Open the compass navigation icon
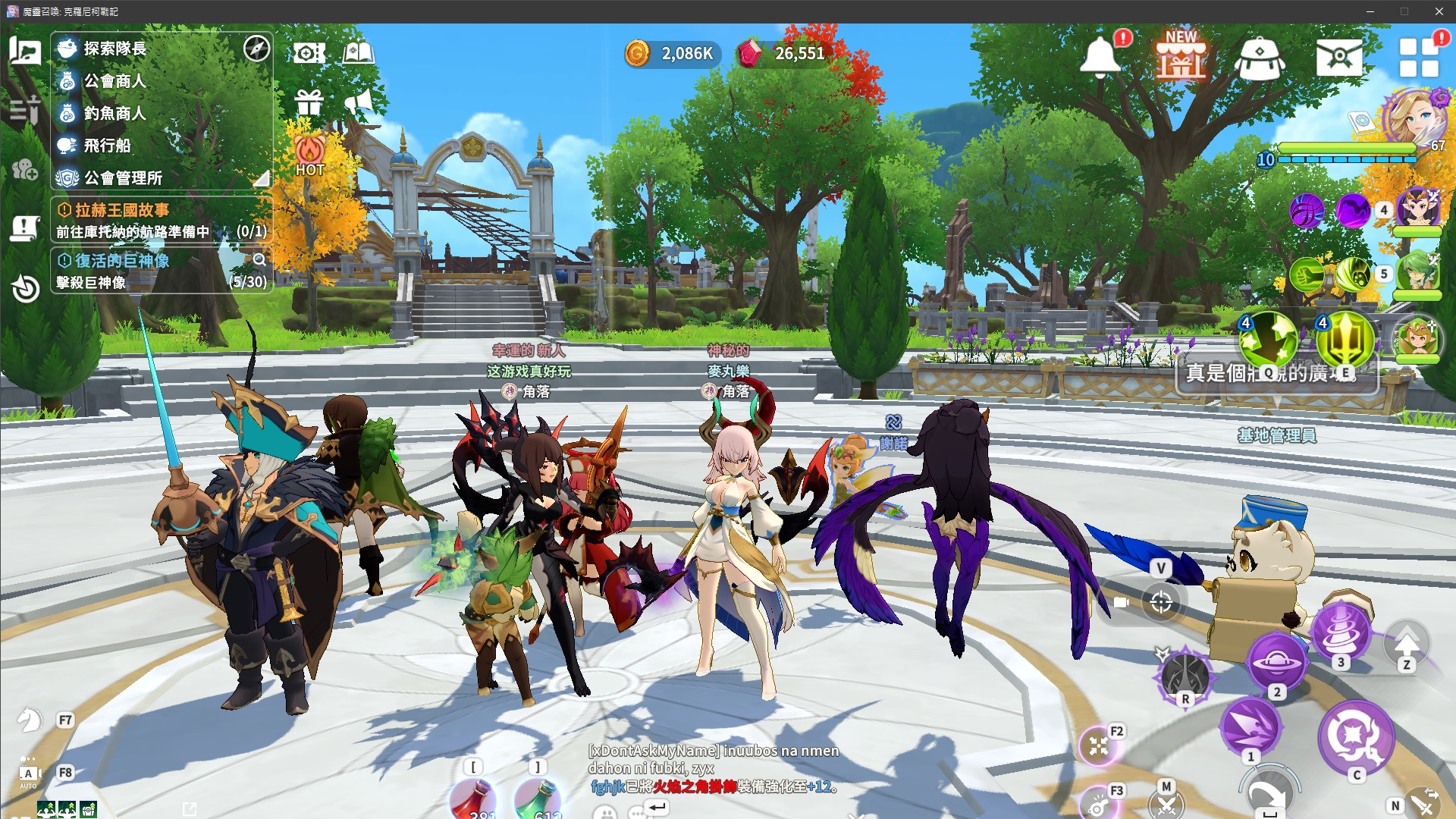Viewport: 1456px width, 819px height. [256, 49]
